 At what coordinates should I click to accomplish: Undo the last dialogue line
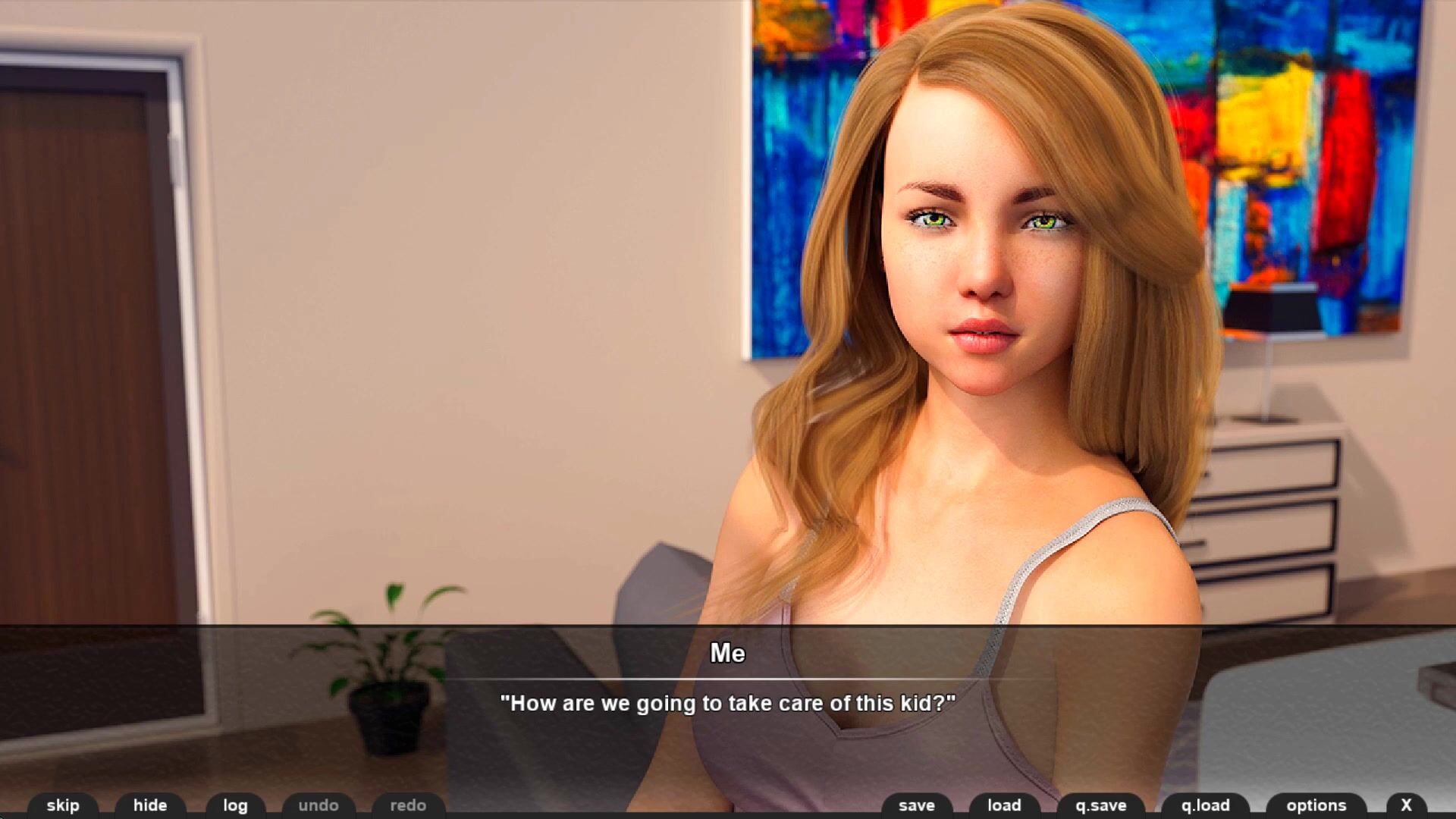pos(318,805)
